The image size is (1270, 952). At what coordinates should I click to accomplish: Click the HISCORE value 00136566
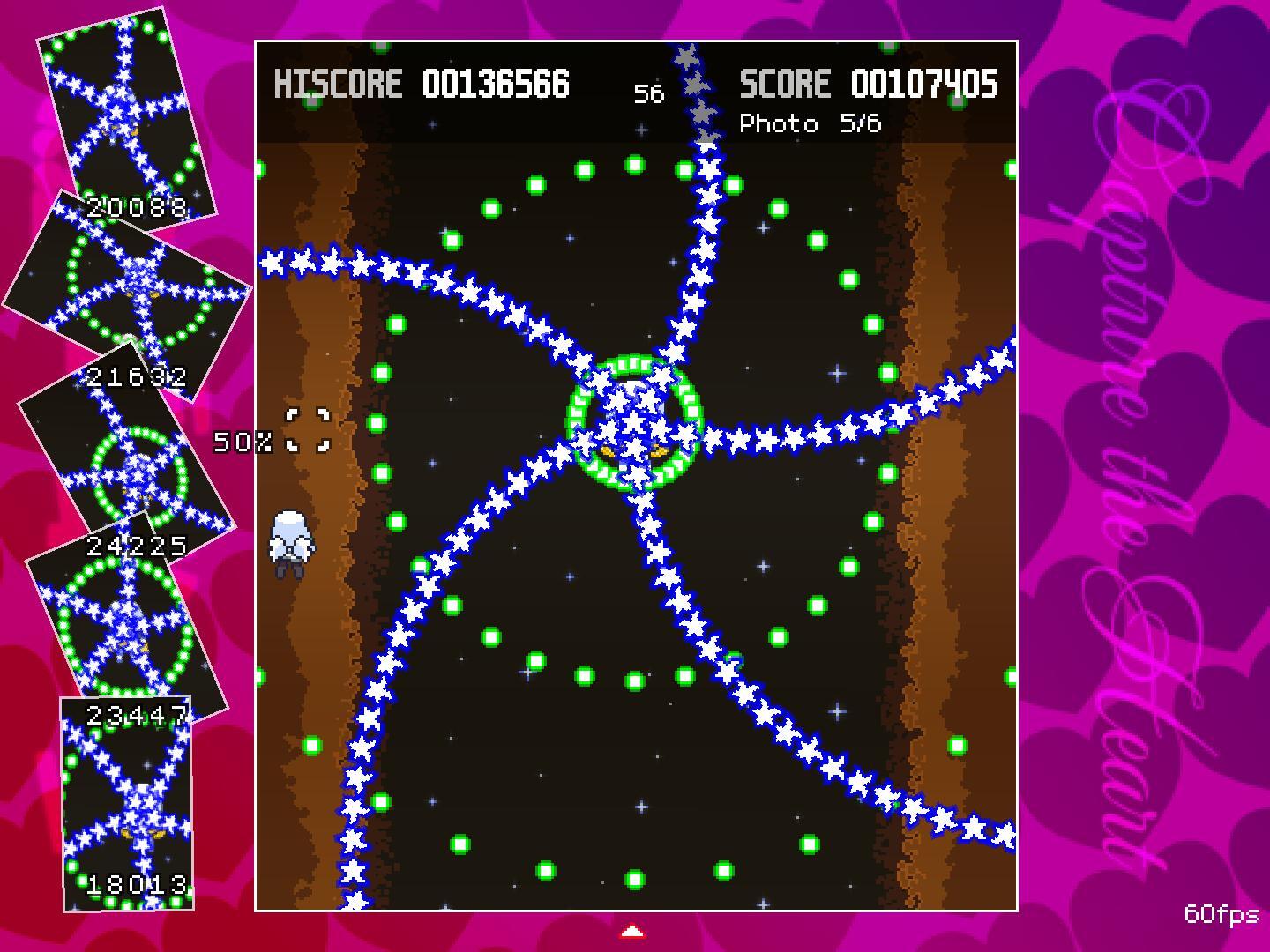pos(496,84)
